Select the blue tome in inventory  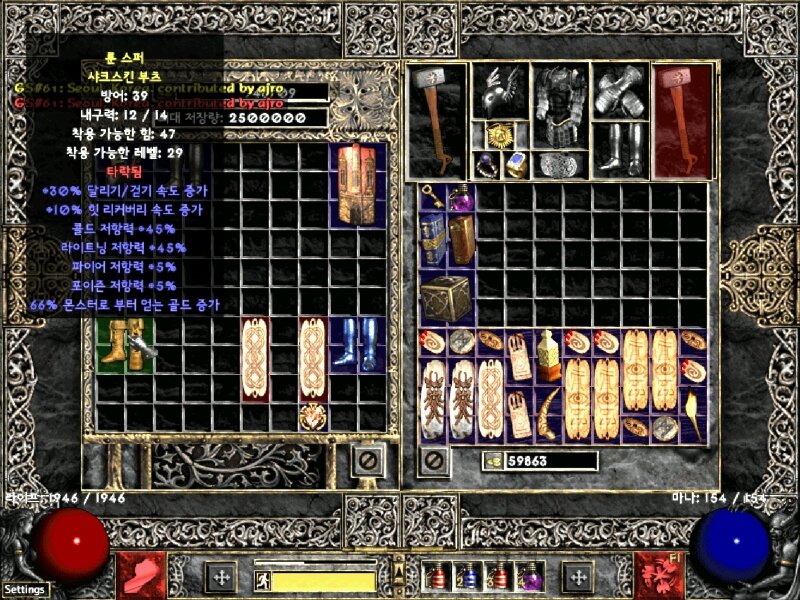click(433, 240)
